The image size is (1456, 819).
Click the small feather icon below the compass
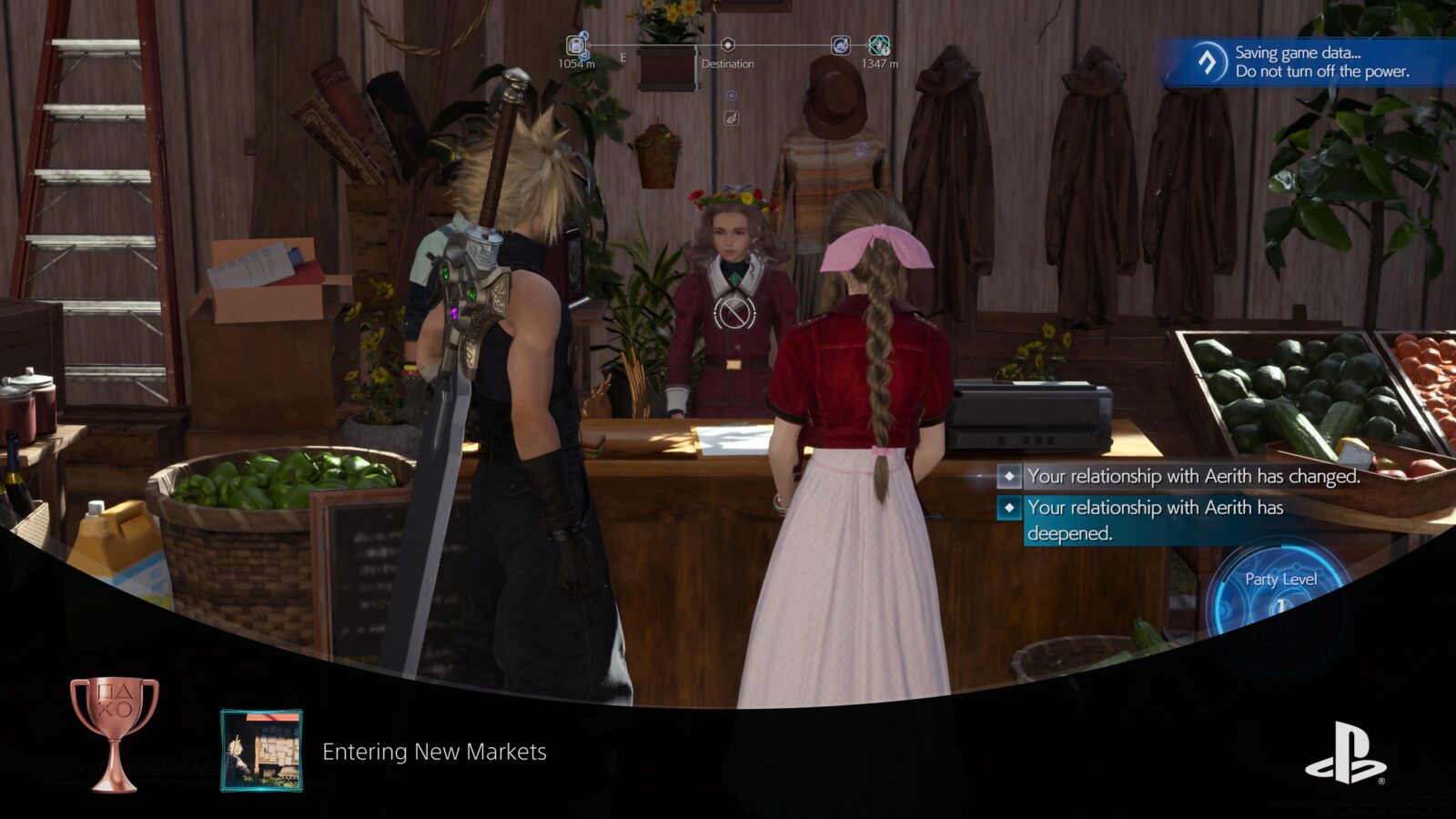(731, 118)
